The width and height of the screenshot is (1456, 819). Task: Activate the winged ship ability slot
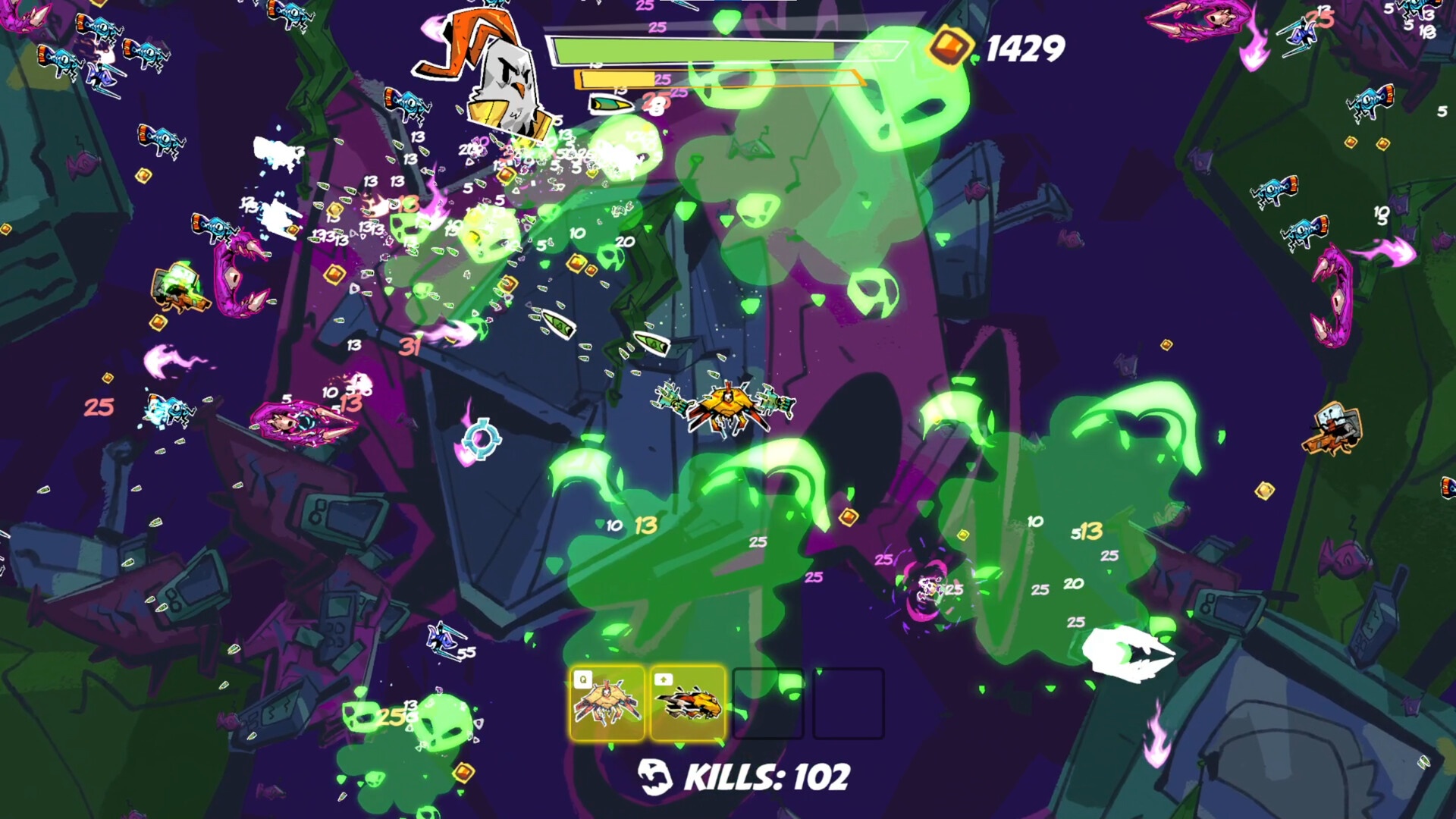(x=607, y=703)
